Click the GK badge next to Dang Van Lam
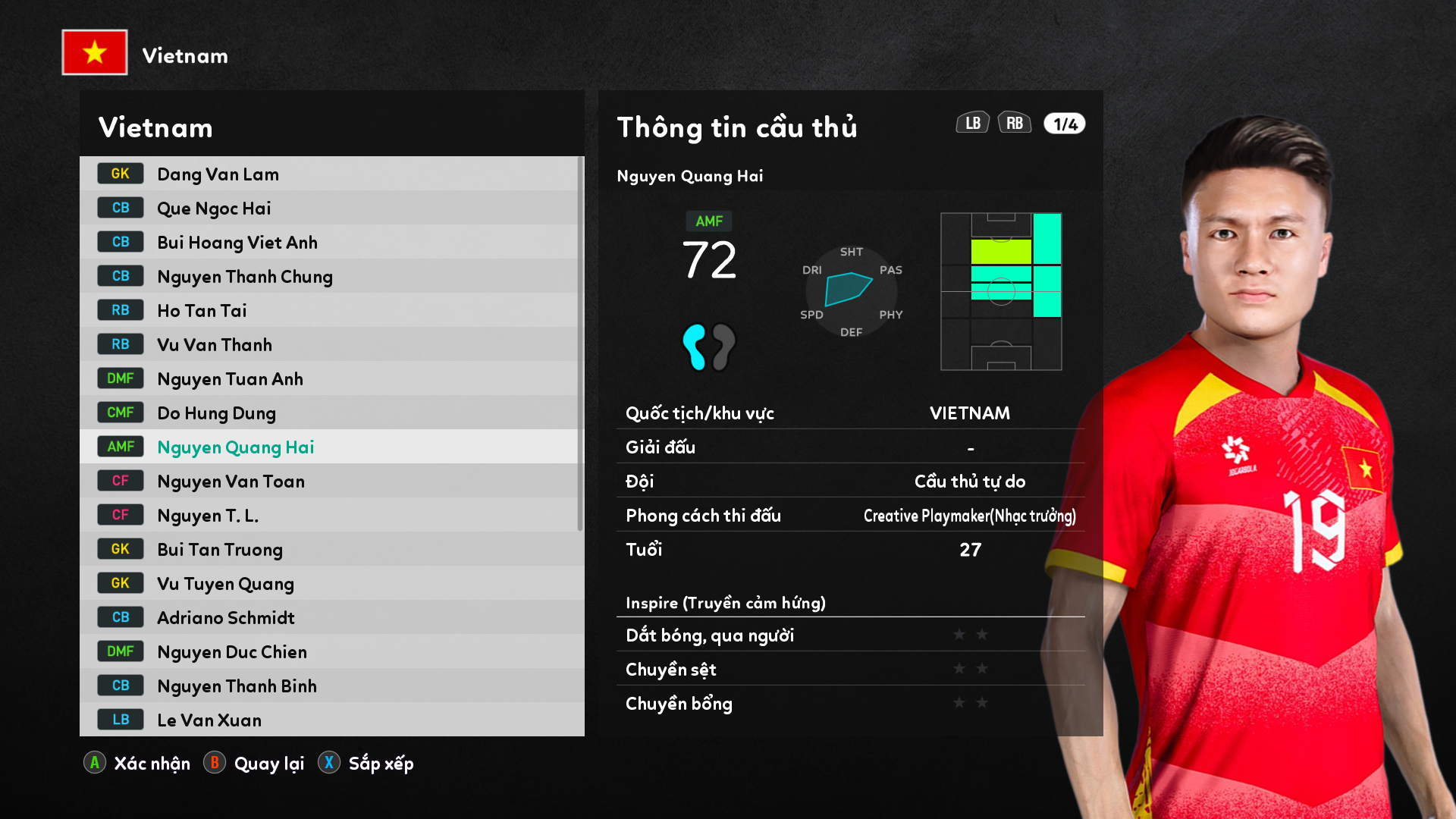This screenshot has width=1456, height=819. [120, 173]
